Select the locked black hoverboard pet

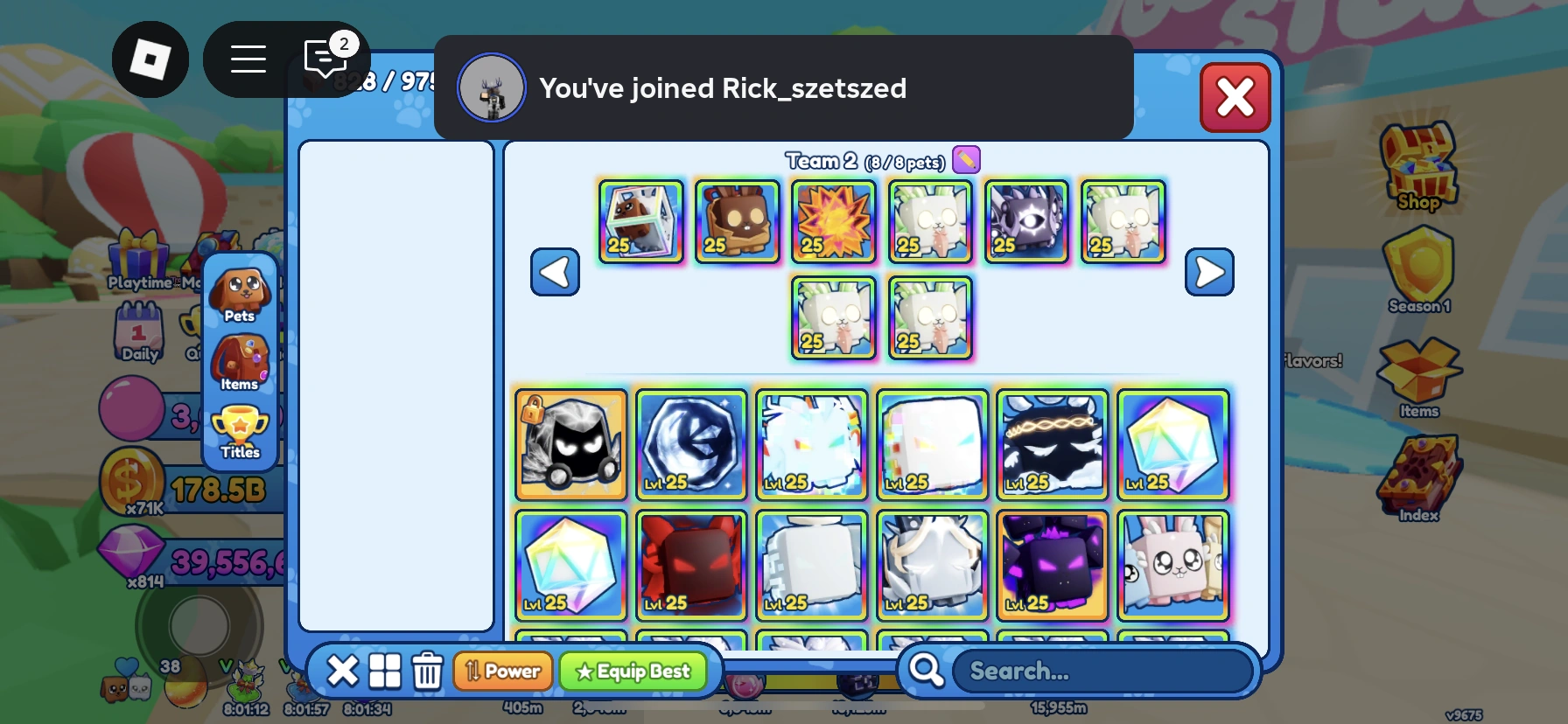click(x=570, y=446)
